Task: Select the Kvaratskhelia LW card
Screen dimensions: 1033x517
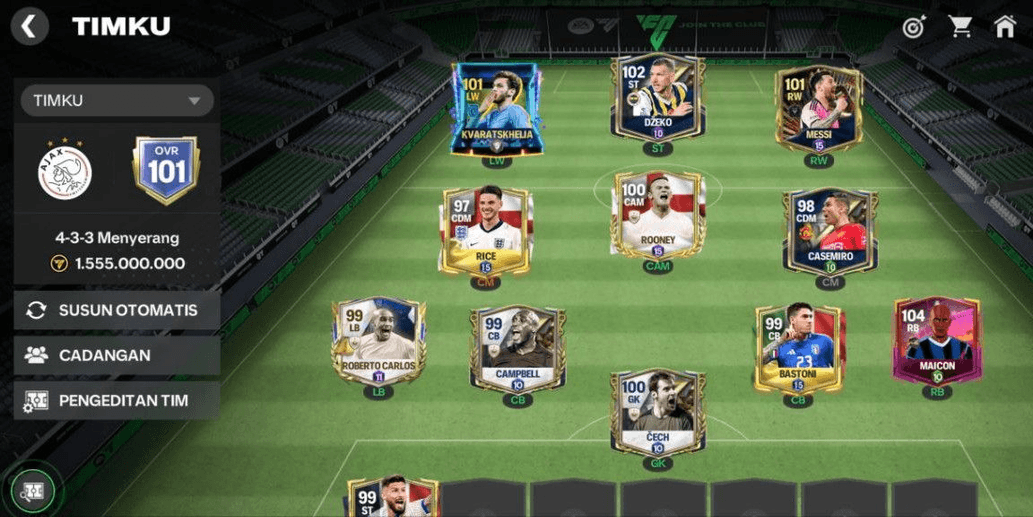Action: pyautogui.click(x=497, y=109)
